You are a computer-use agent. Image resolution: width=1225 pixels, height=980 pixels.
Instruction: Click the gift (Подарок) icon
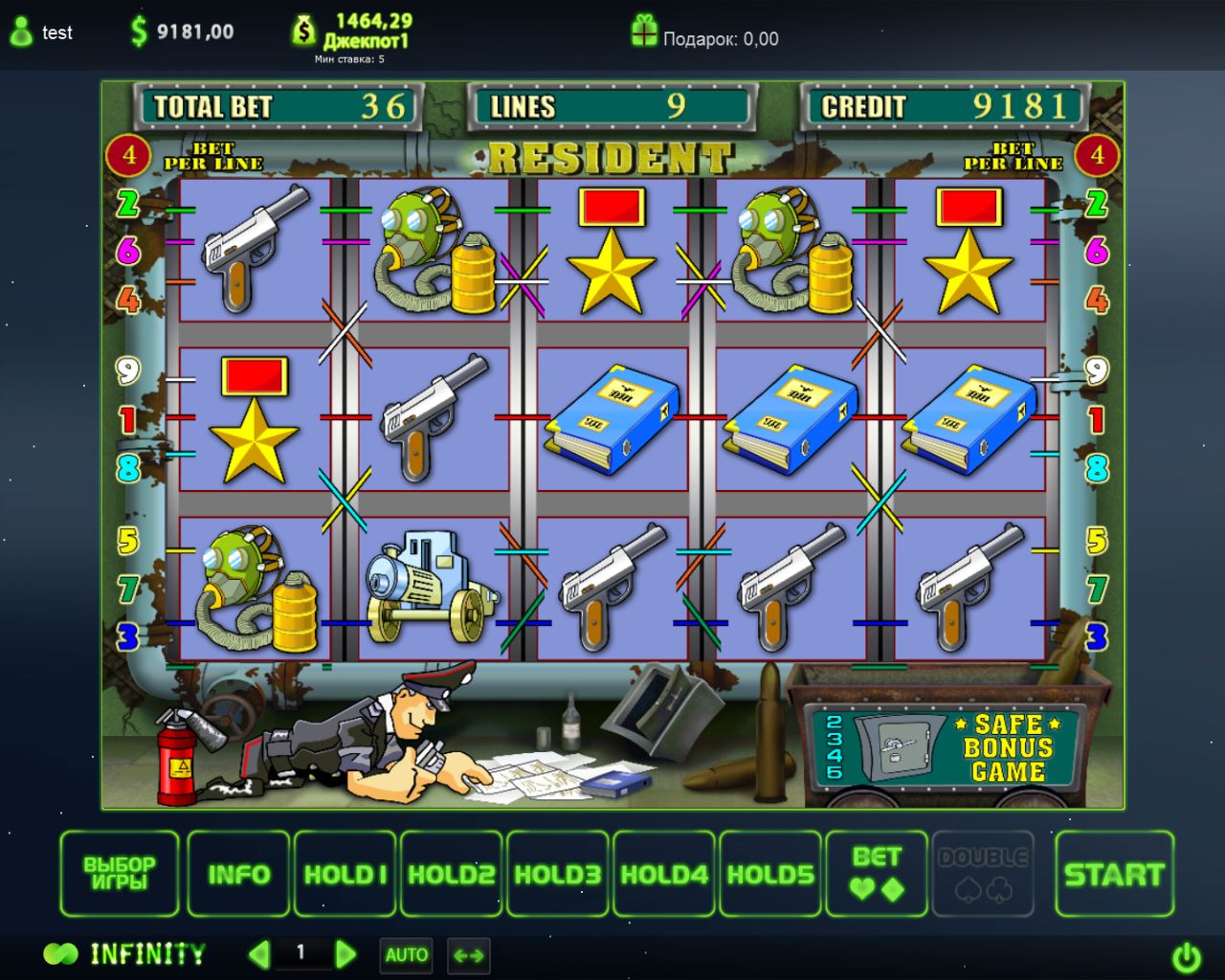pos(644,32)
